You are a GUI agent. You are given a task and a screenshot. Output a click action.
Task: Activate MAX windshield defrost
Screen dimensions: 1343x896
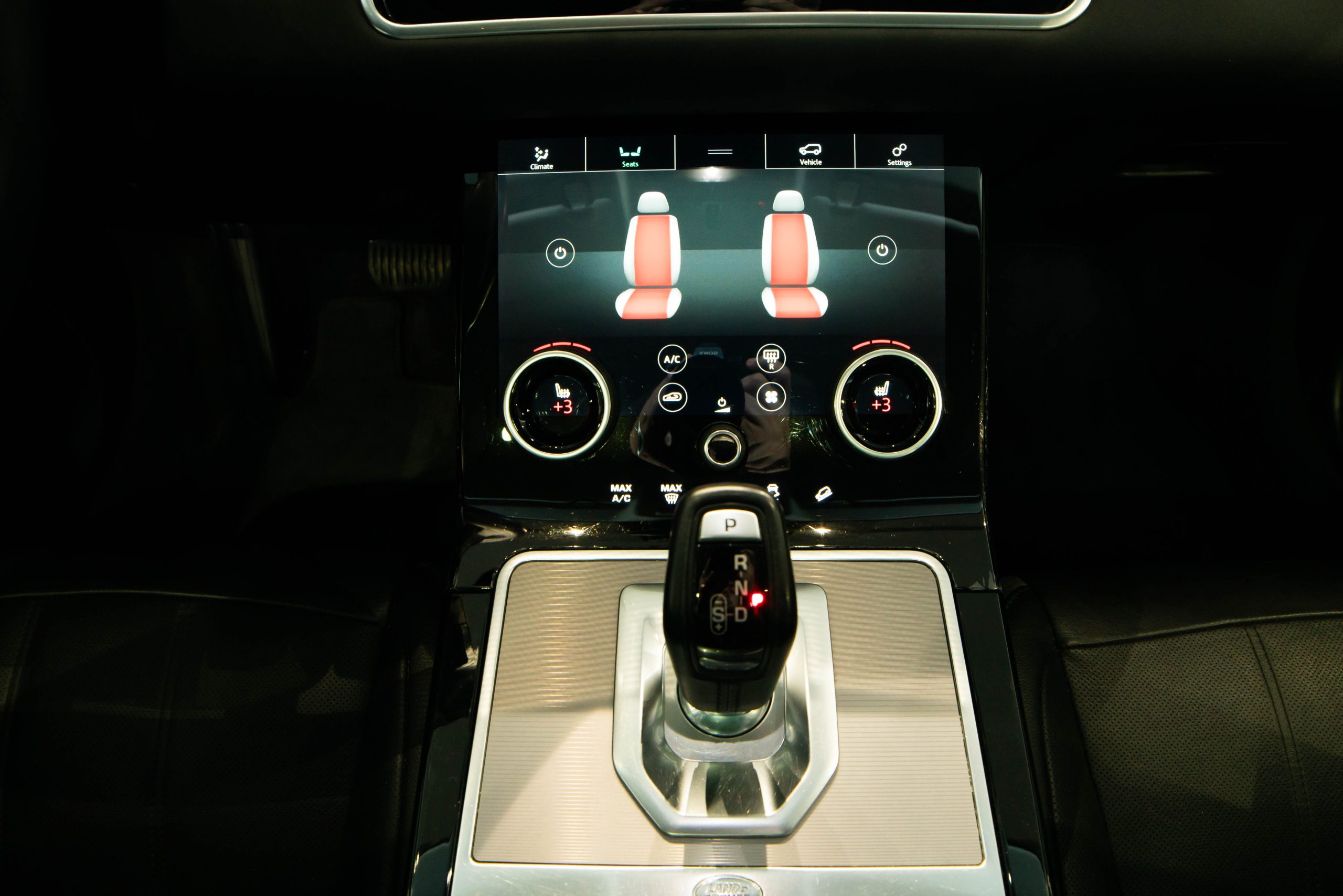[x=671, y=493]
